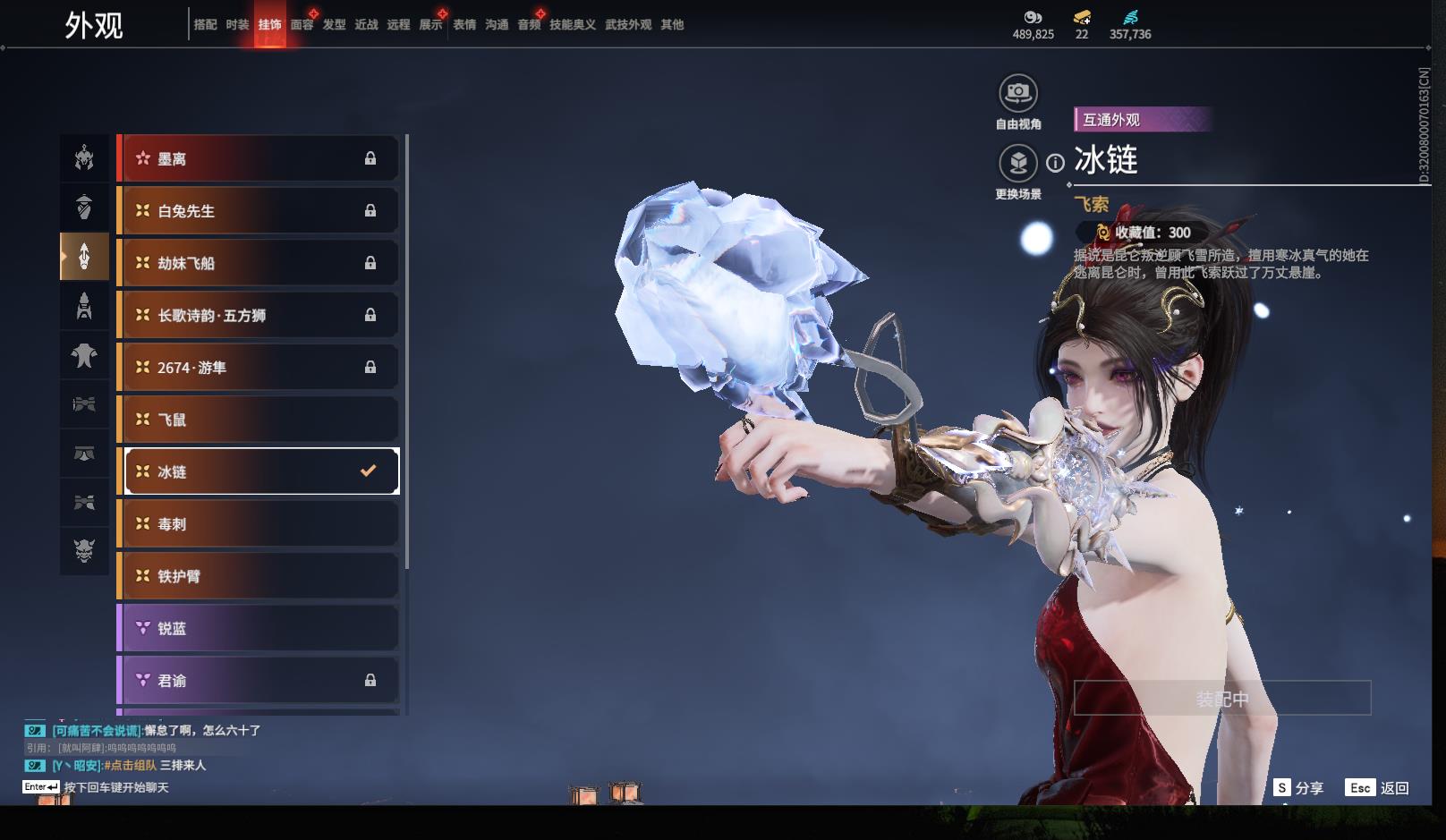Share the look with 分享 button
The height and width of the screenshot is (840, 1446).
pyautogui.click(x=1299, y=788)
